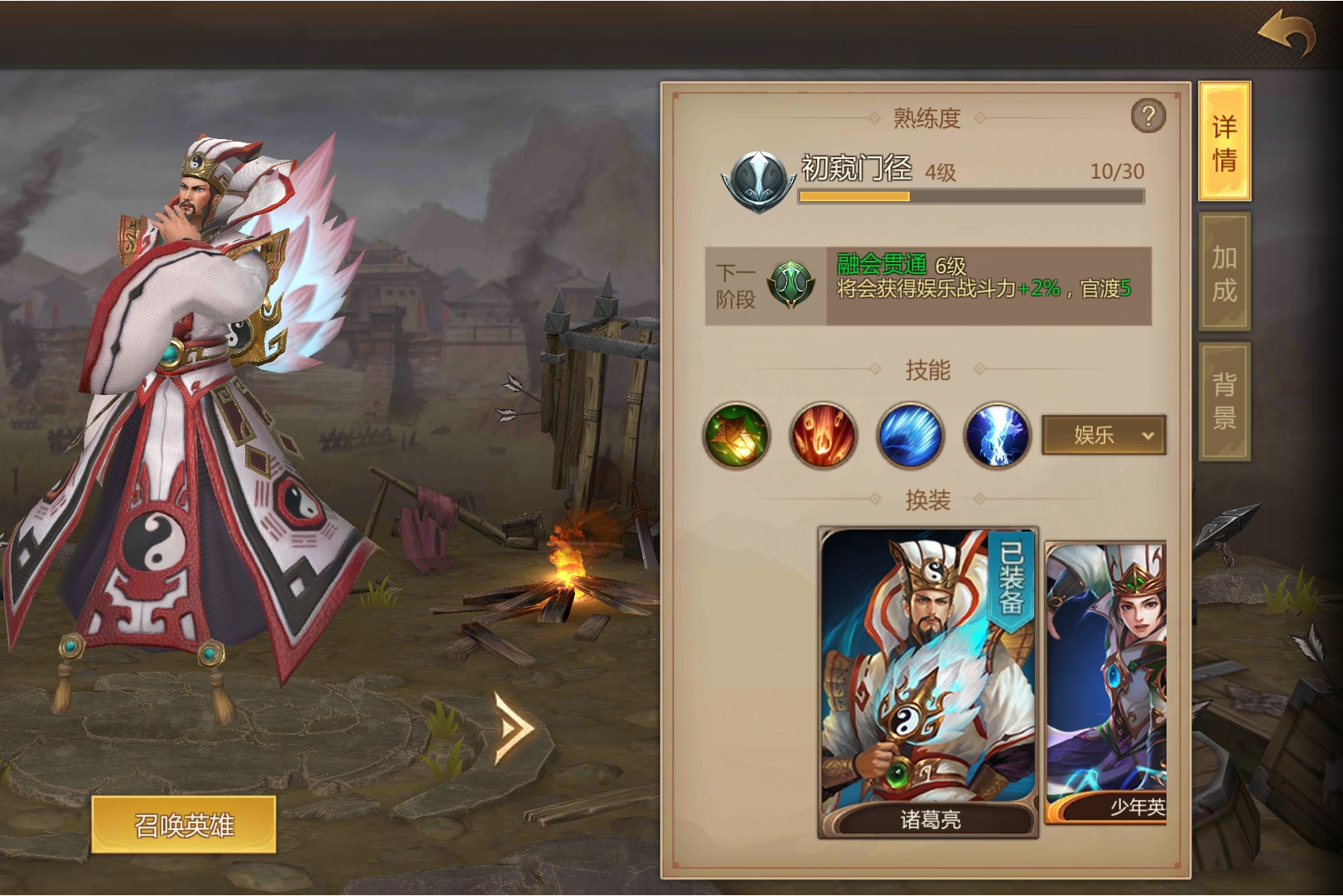Open the green star skill icon

click(x=737, y=435)
